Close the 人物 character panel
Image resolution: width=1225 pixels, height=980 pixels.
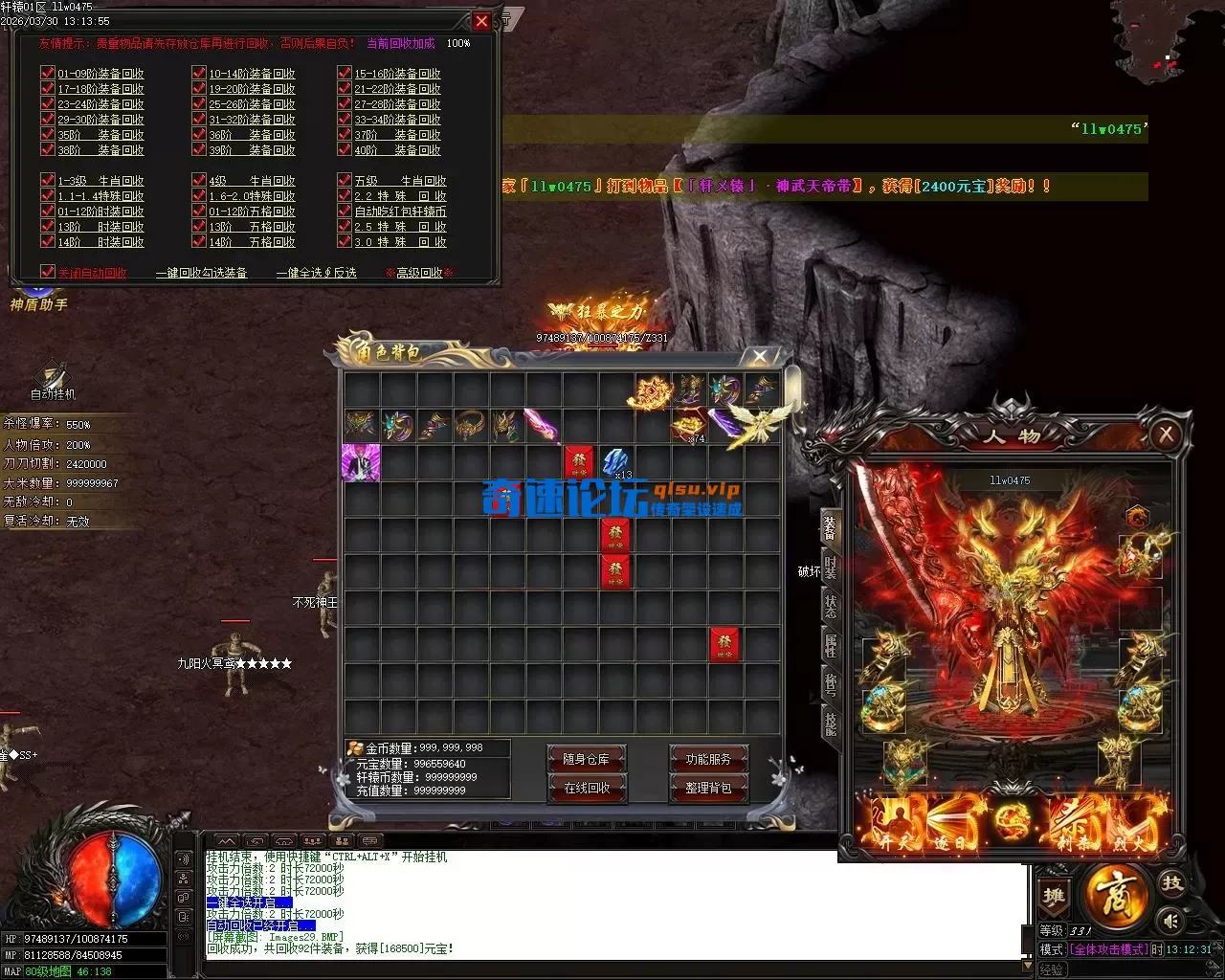pos(1166,435)
